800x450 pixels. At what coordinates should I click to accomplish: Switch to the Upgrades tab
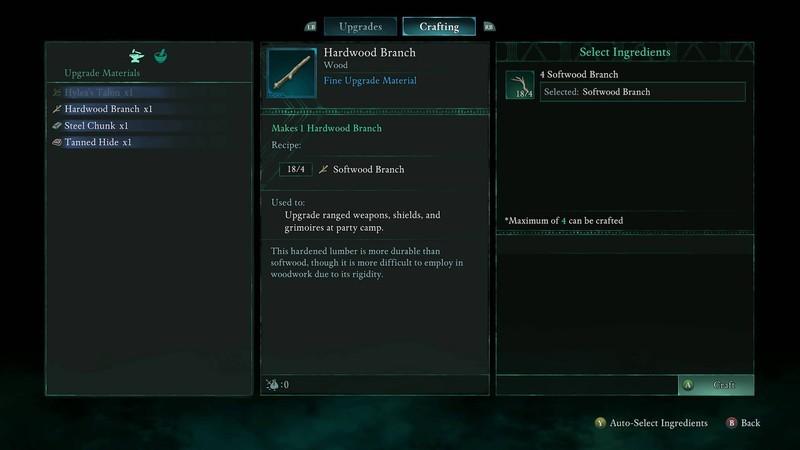coord(360,26)
